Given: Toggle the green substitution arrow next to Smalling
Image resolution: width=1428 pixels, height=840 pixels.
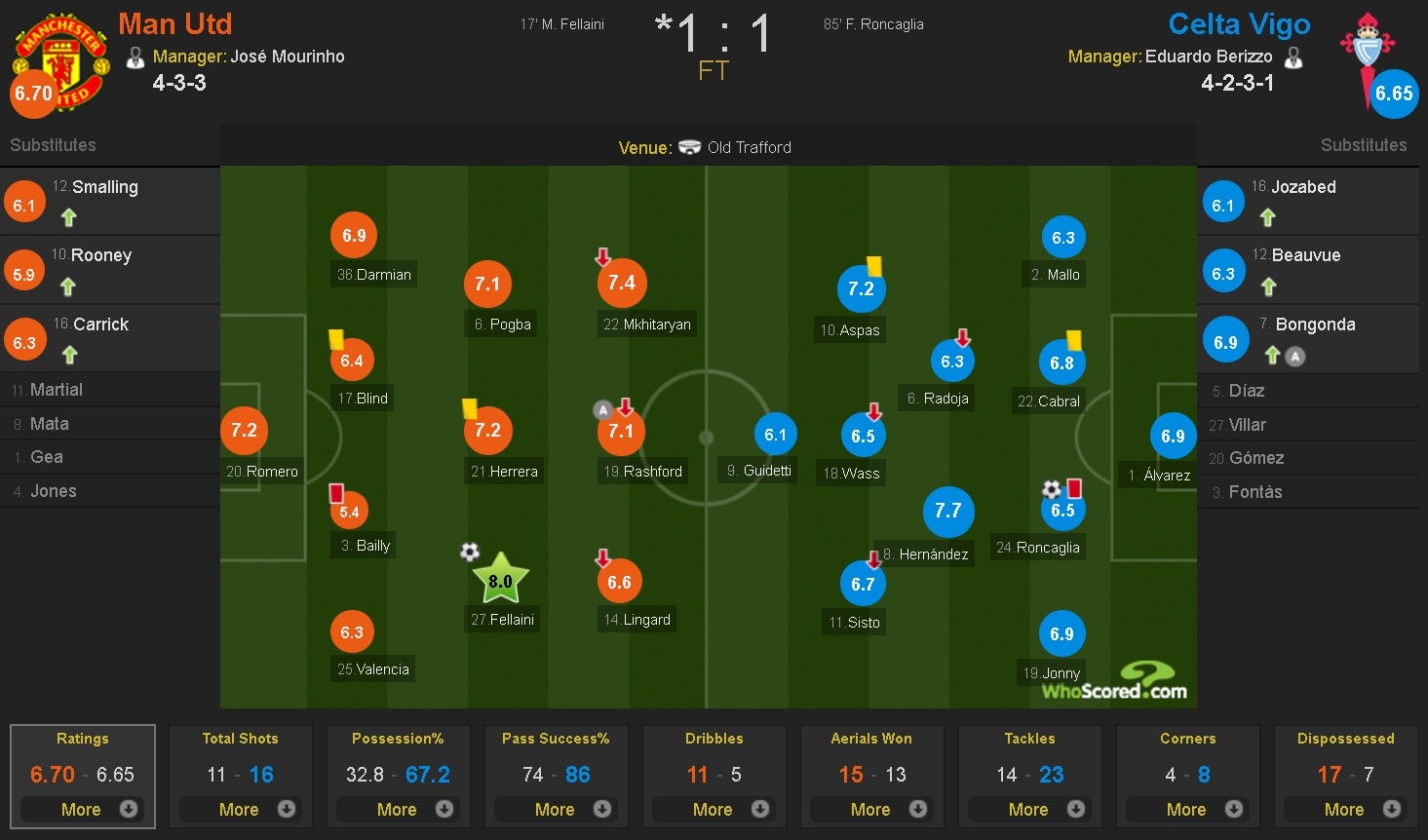Looking at the screenshot, I should point(68,216).
